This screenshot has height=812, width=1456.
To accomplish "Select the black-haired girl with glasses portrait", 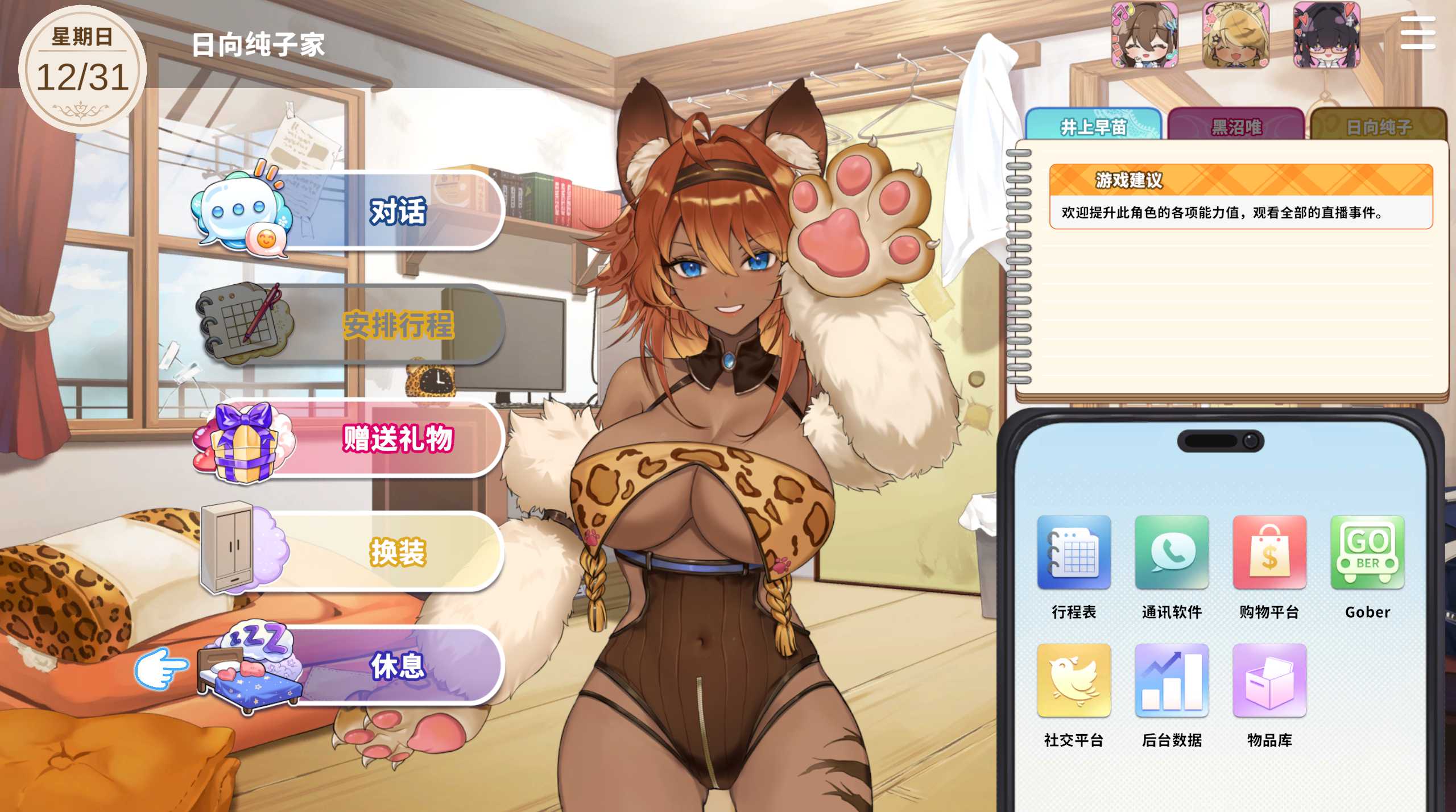I will pos(1327,35).
